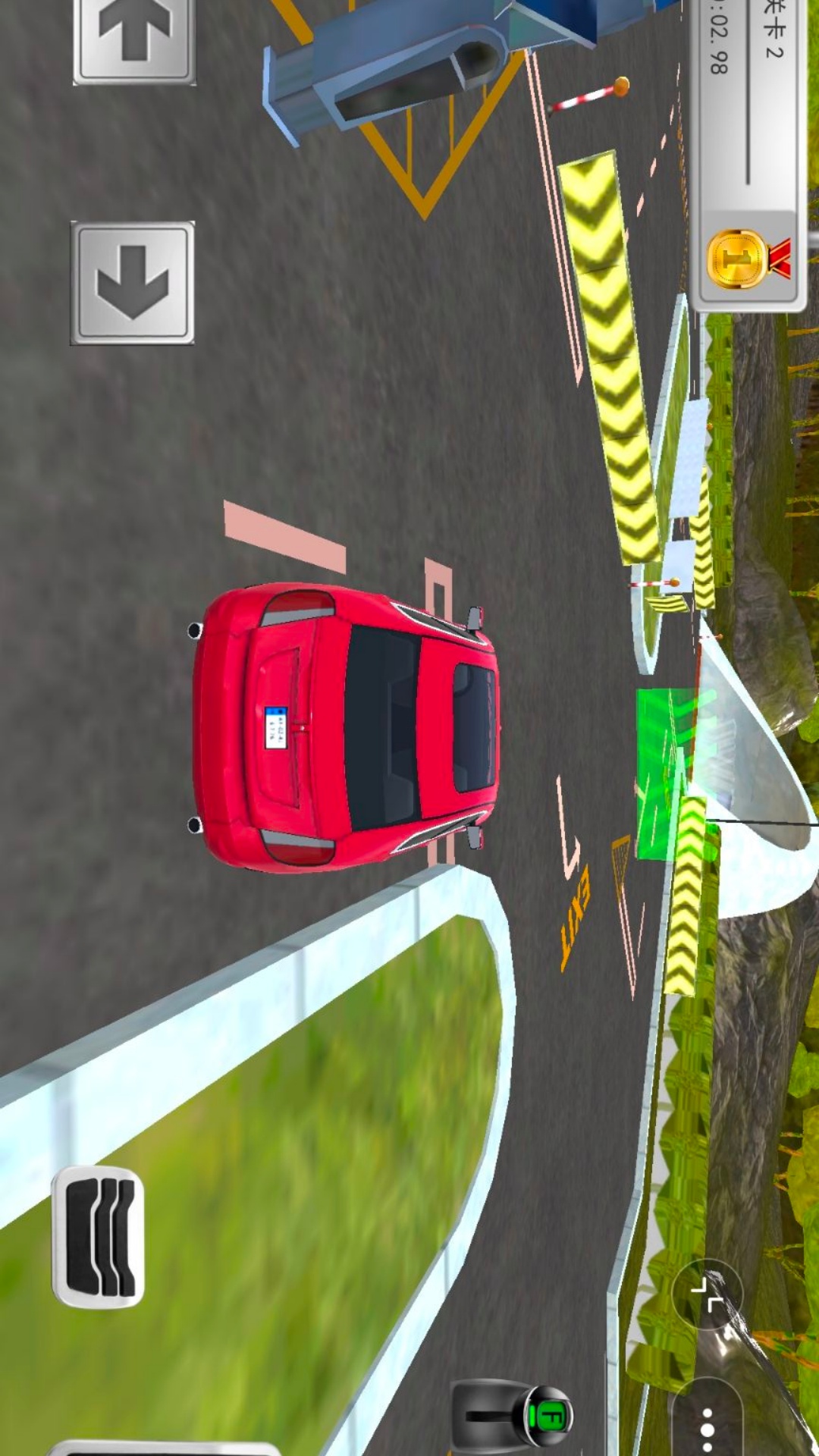Tap the arrow button pointing down
This screenshot has height=1456, width=819.
[x=133, y=283]
